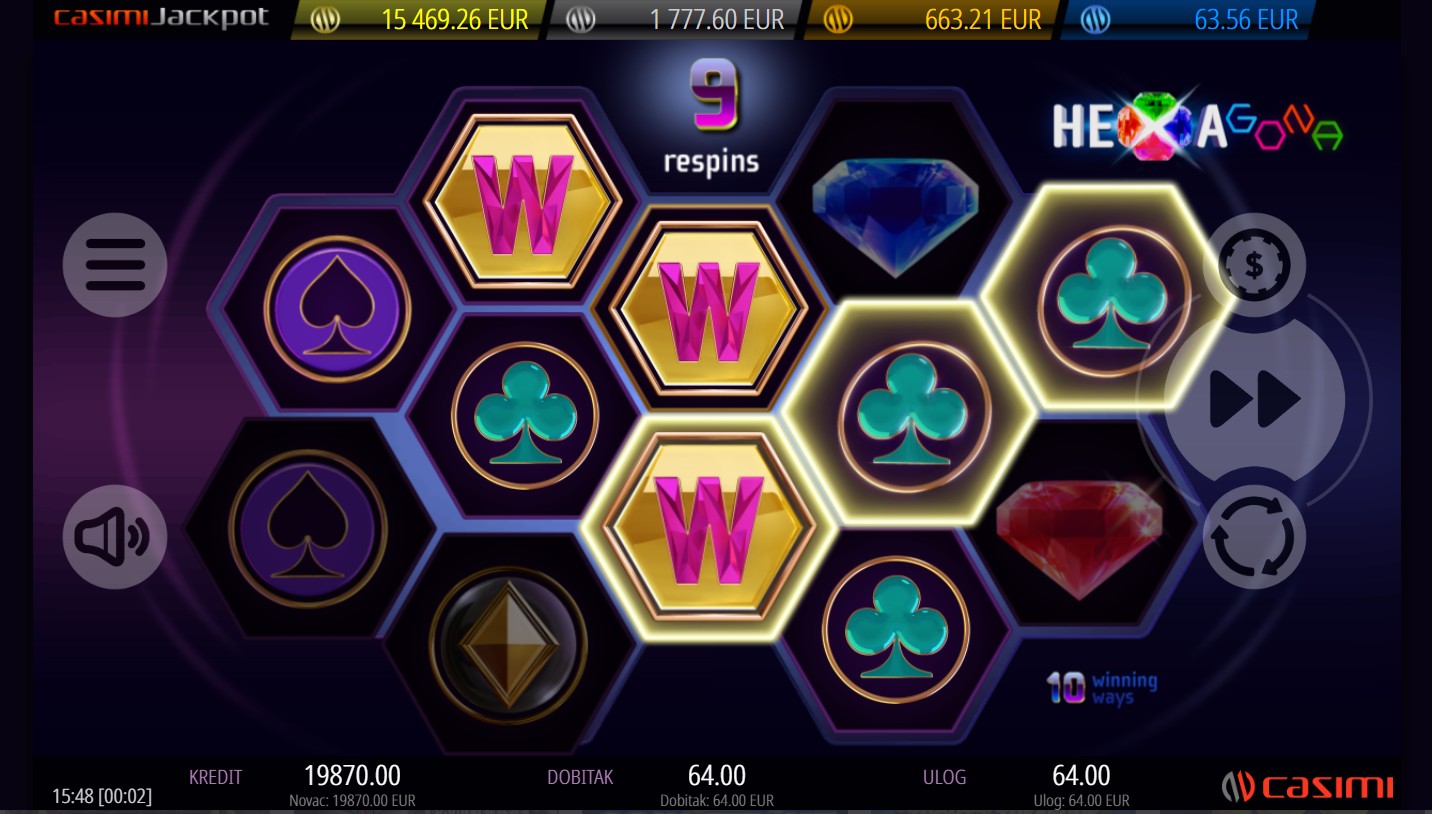Activate the autoplay circular arrows button
Image resolution: width=1432 pixels, height=814 pixels.
click(x=1254, y=537)
